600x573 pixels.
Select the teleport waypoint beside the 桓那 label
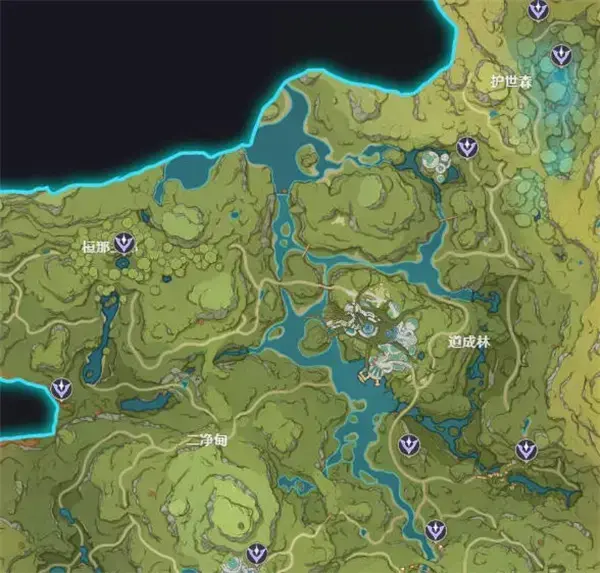125,242
